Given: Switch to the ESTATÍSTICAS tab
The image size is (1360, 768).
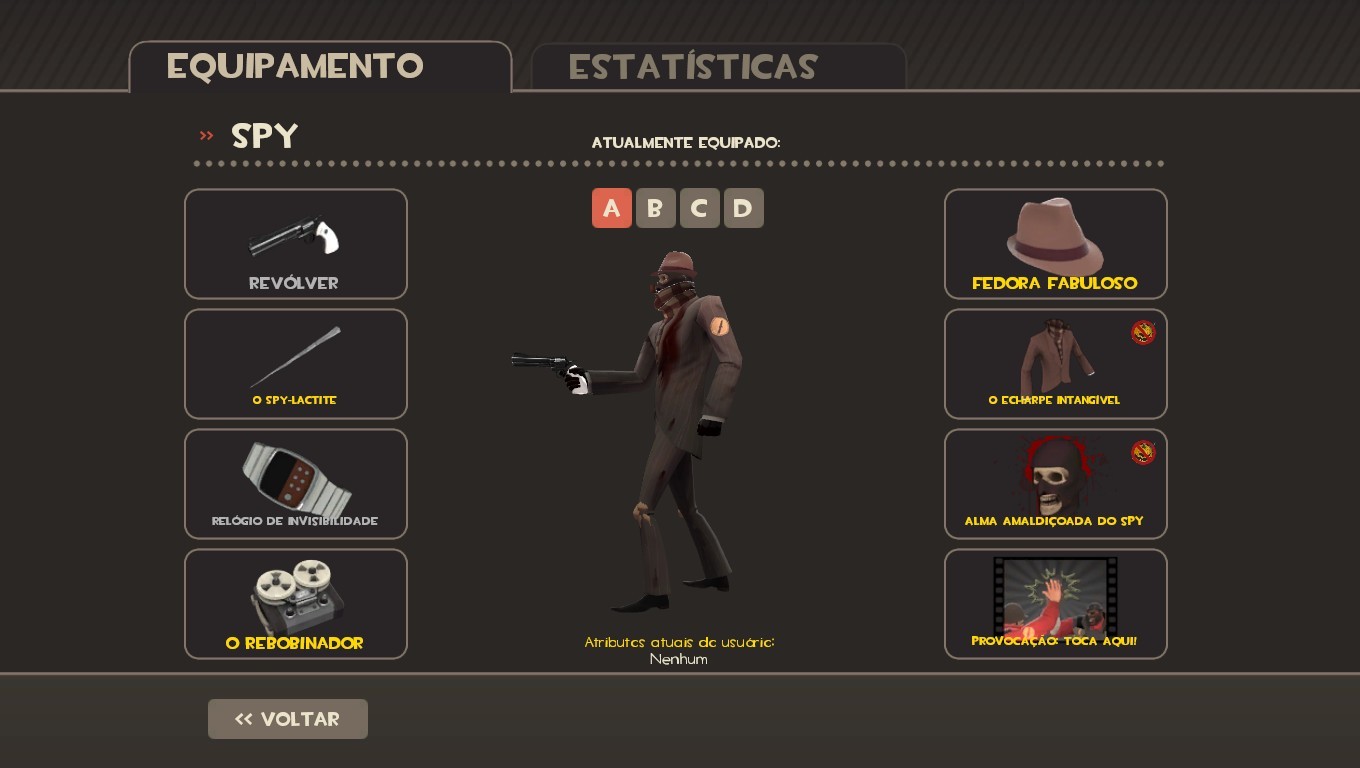Looking at the screenshot, I should pos(692,67).
